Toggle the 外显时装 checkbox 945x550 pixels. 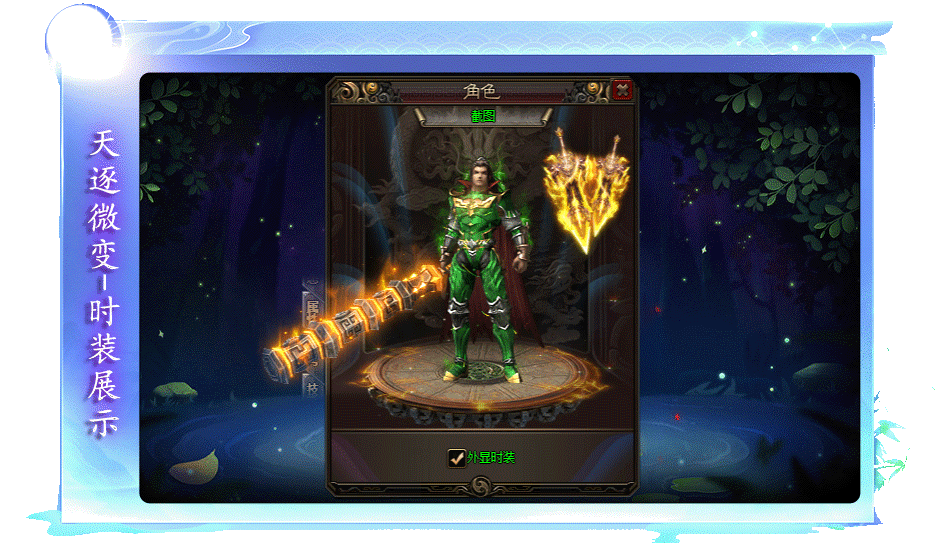[x=457, y=457]
